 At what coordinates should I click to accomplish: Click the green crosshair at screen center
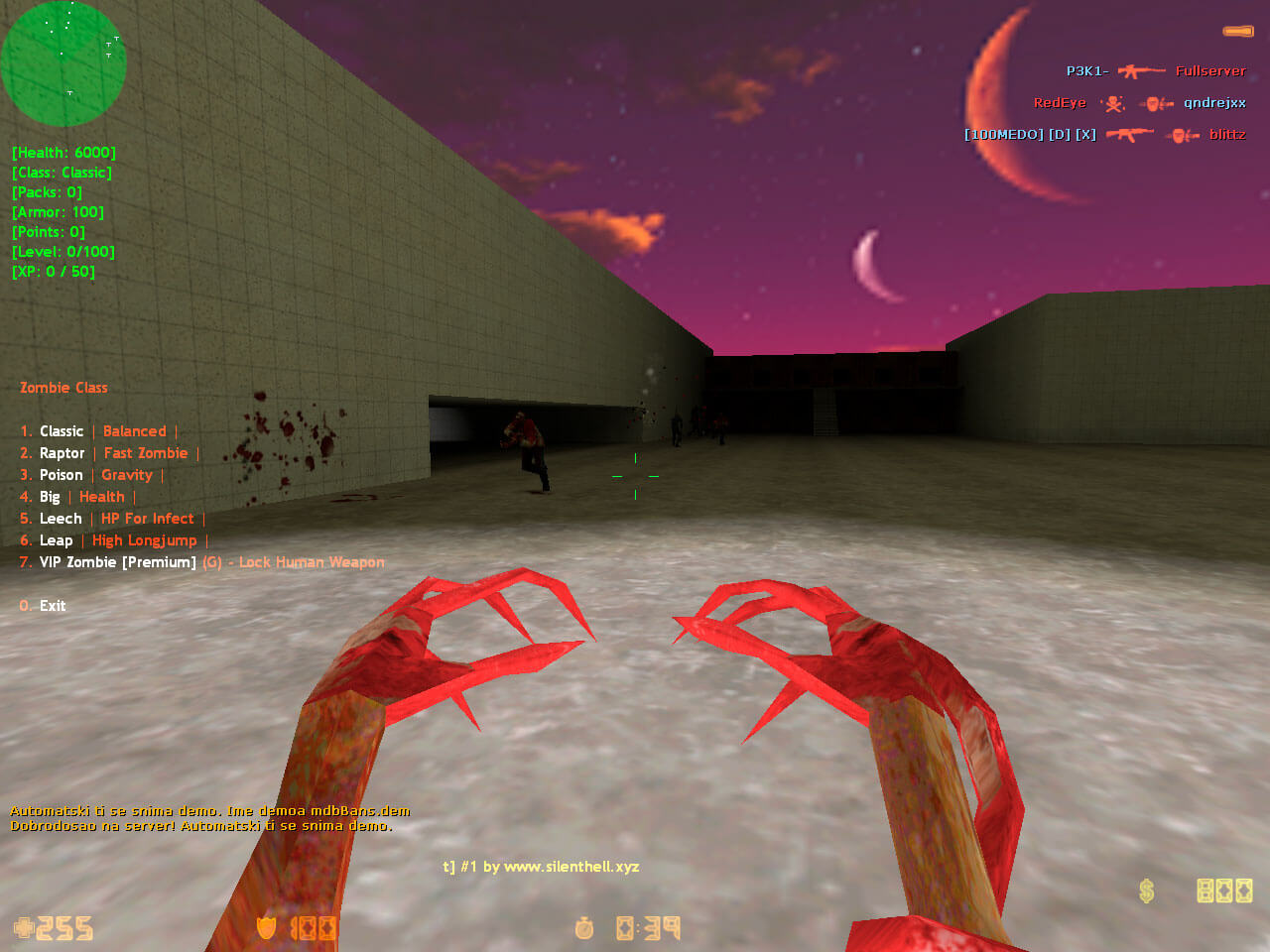(635, 476)
